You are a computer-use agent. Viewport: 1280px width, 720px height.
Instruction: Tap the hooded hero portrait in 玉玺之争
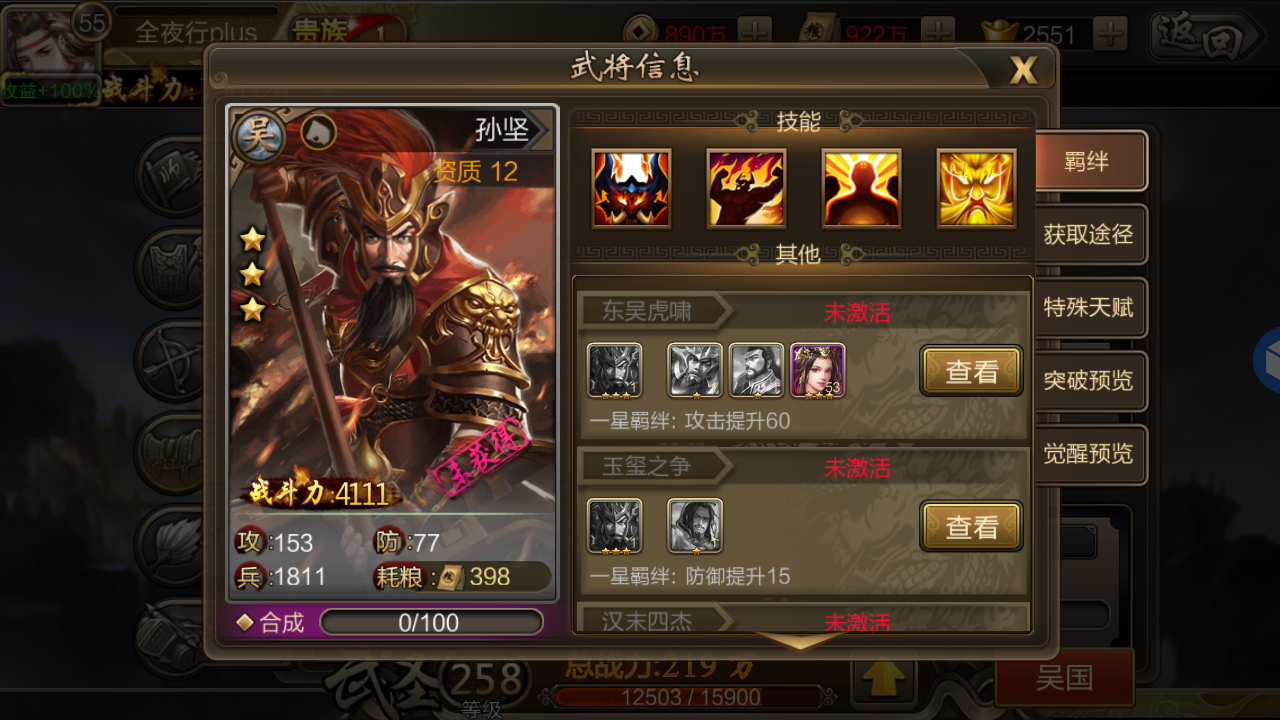pyautogui.click(x=695, y=526)
